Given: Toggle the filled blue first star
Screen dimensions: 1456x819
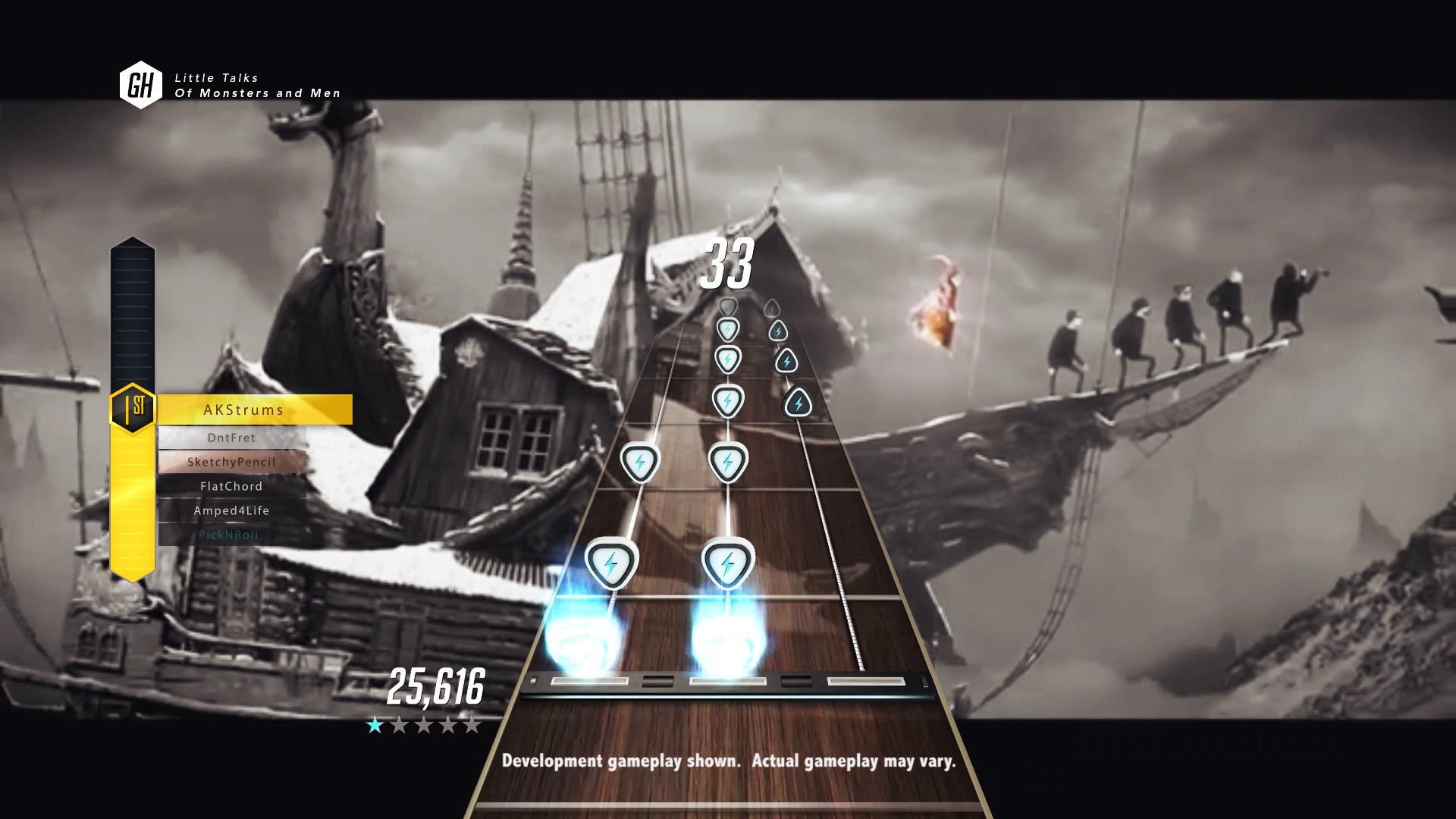Looking at the screenshot, I should pos(373,726).
